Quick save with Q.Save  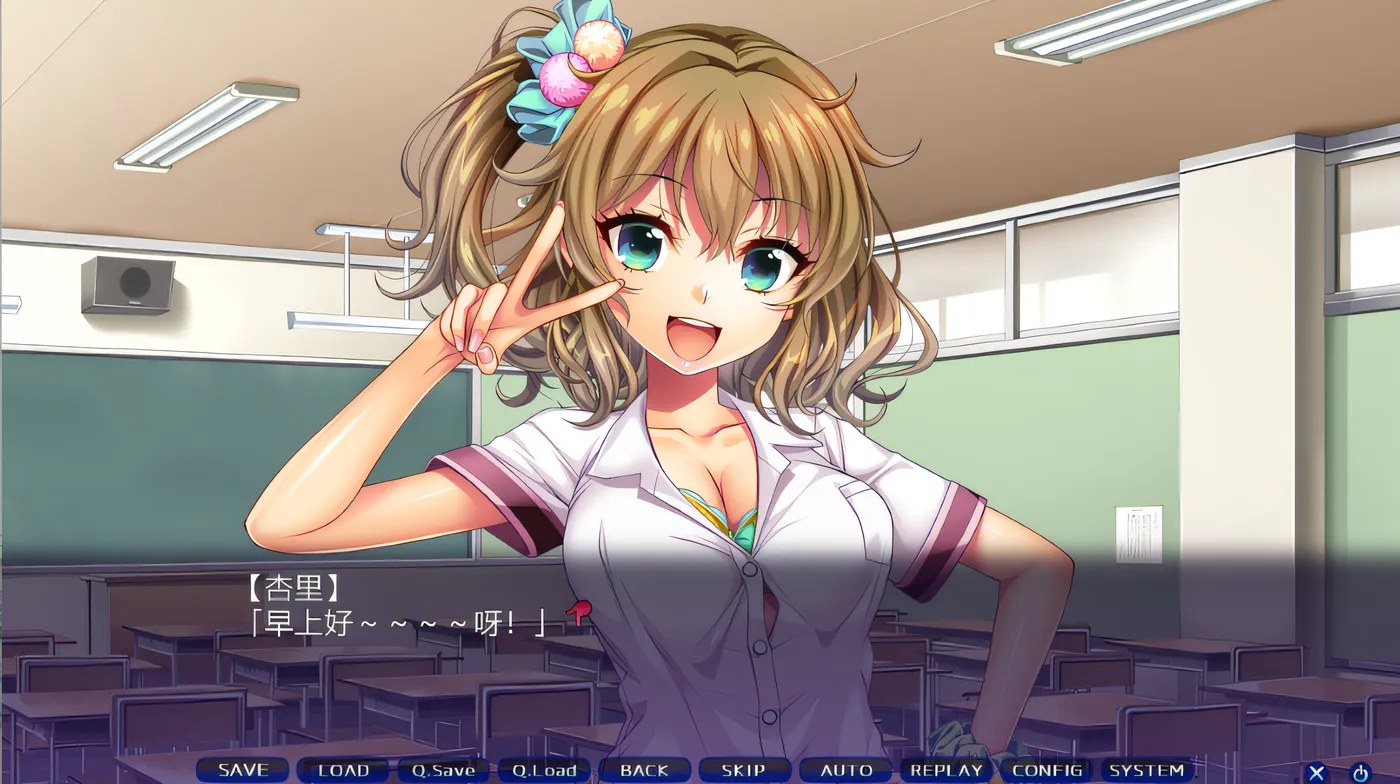[x=443, y=770]
